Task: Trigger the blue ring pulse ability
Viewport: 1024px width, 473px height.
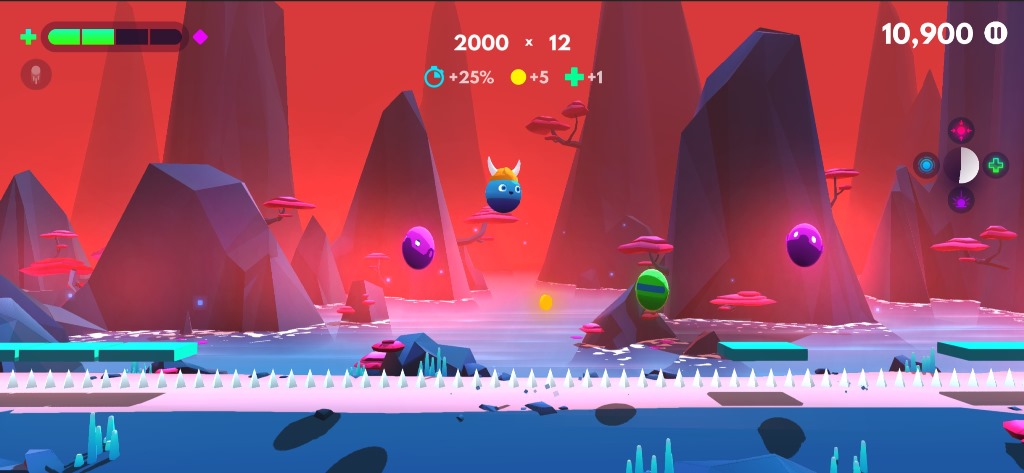Action: tap(926, 165)
